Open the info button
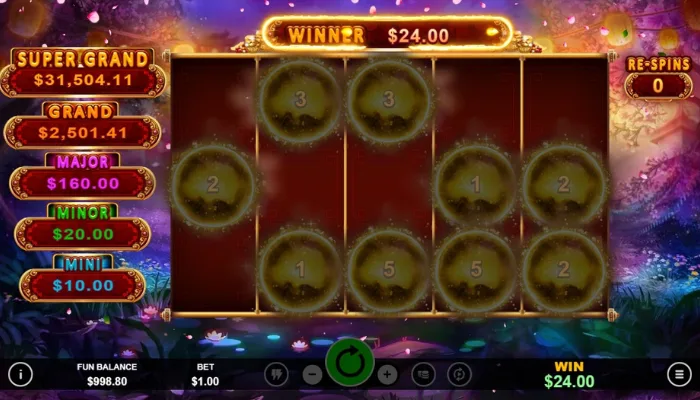The height and width of the screenshot is (400, 700). (20, 374)
